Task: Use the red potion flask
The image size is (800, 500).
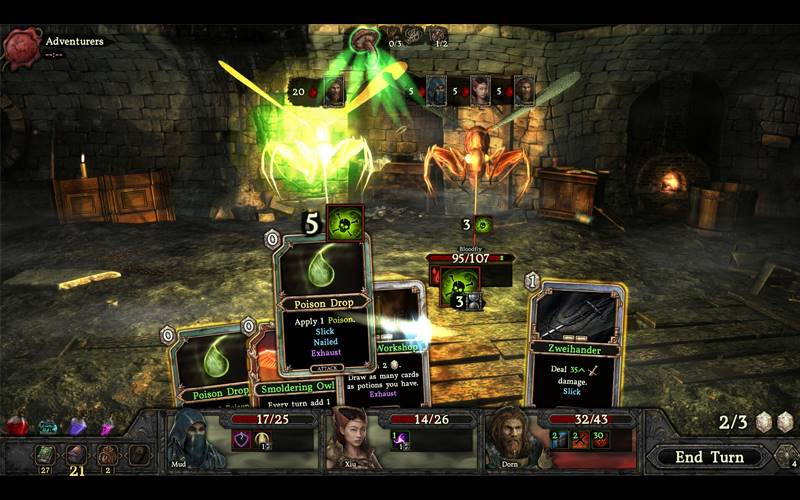Action: [17, 425]
